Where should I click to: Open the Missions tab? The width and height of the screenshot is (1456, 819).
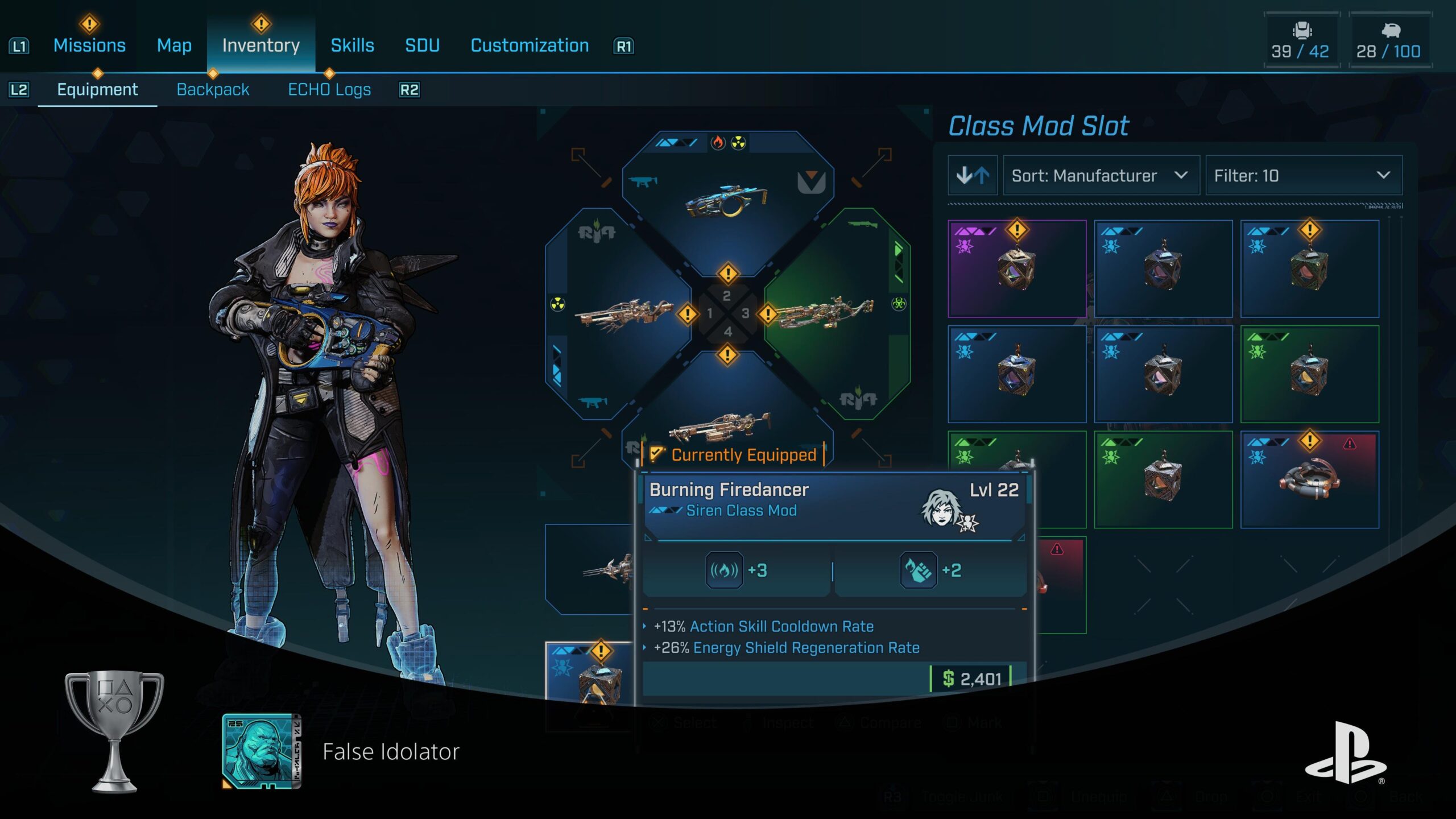click(x=89, y=45)
